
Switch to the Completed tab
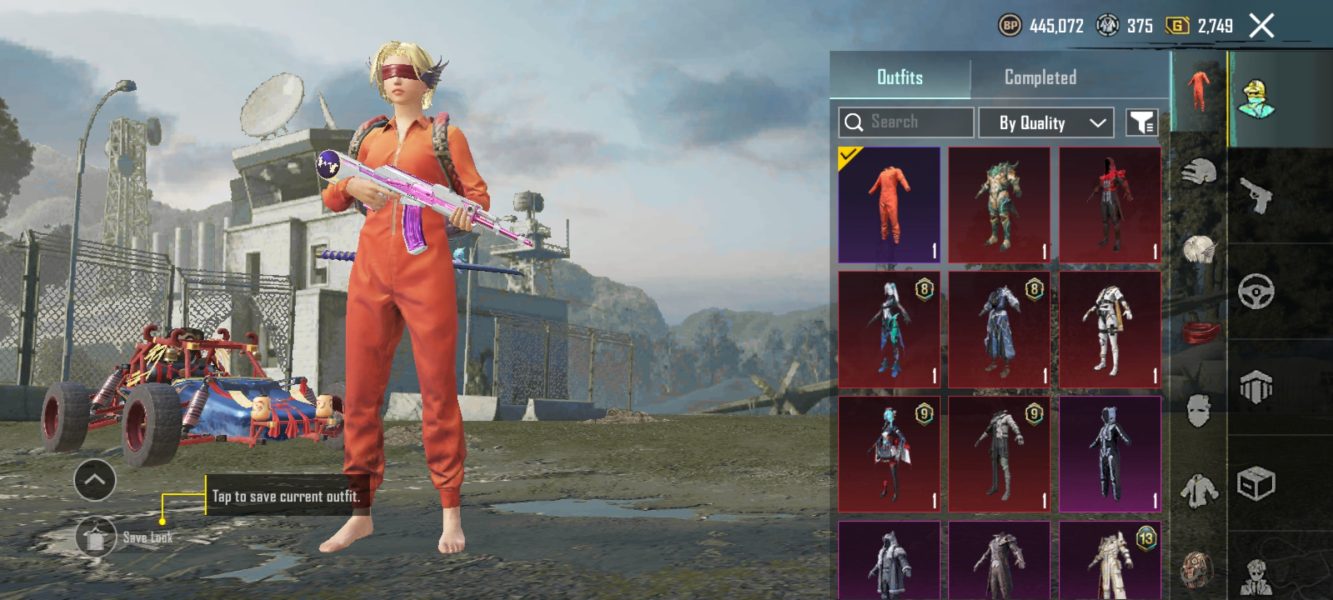(x=1040, y=77)
